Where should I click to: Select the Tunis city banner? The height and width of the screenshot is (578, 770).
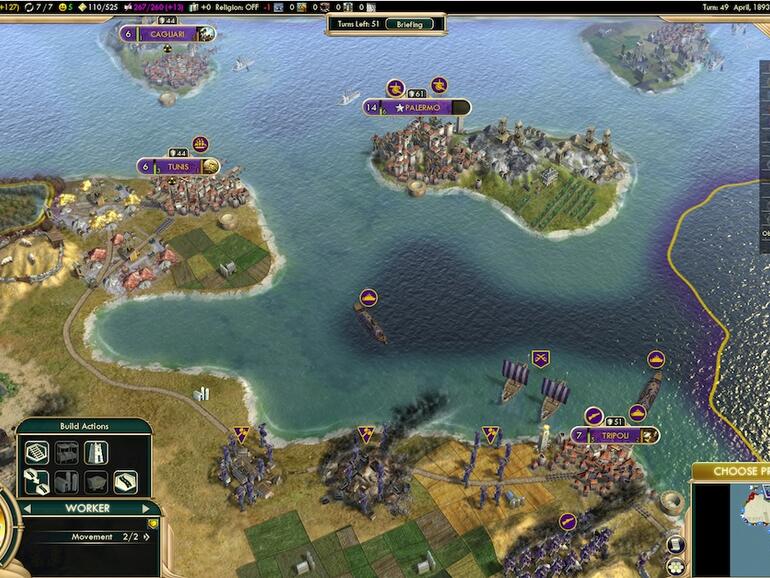click(180, 167)
